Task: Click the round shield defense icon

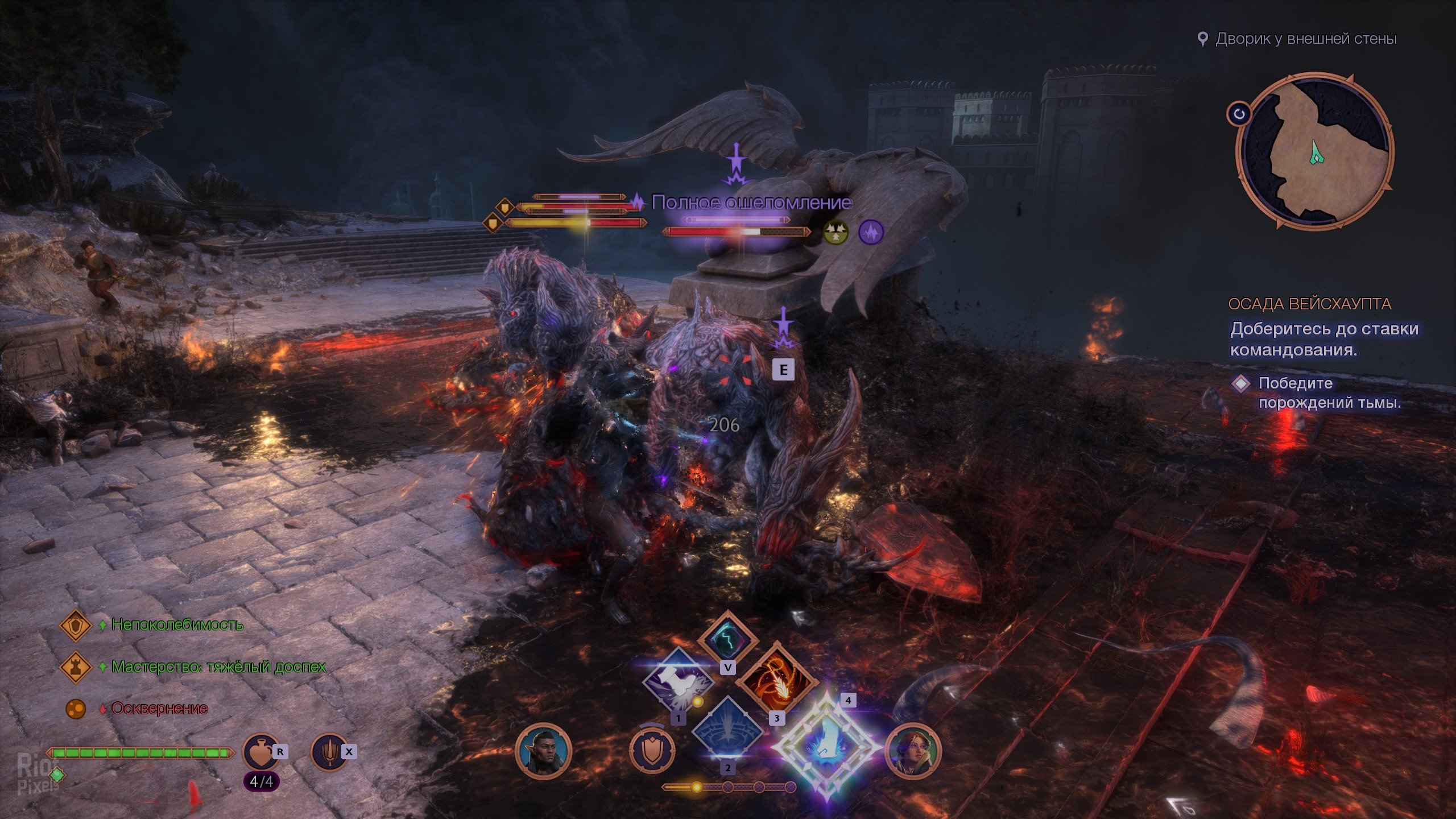Action: (x=652, y=751)
